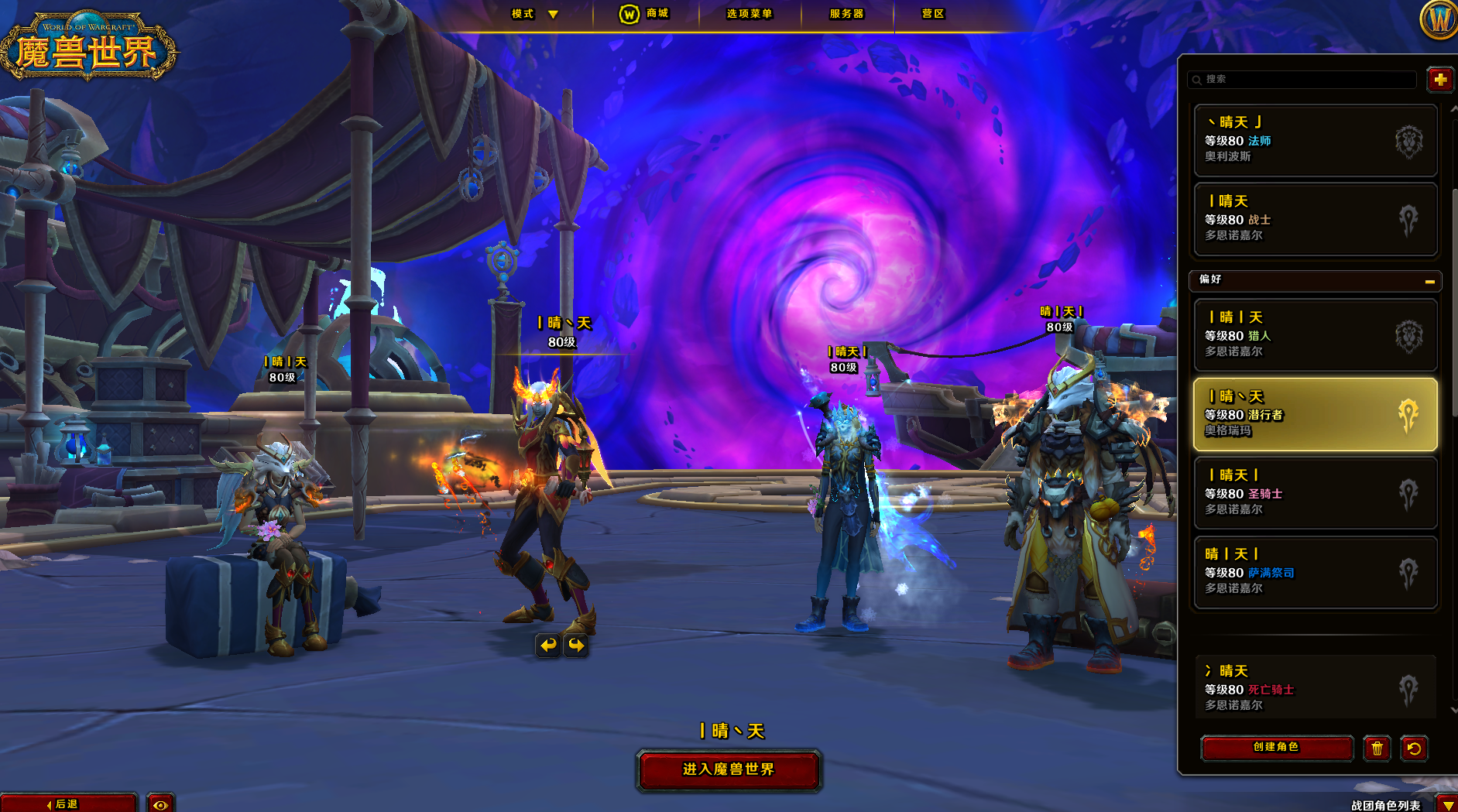Open the 商城 shop

pyautogui.click(x=645, y=14)
